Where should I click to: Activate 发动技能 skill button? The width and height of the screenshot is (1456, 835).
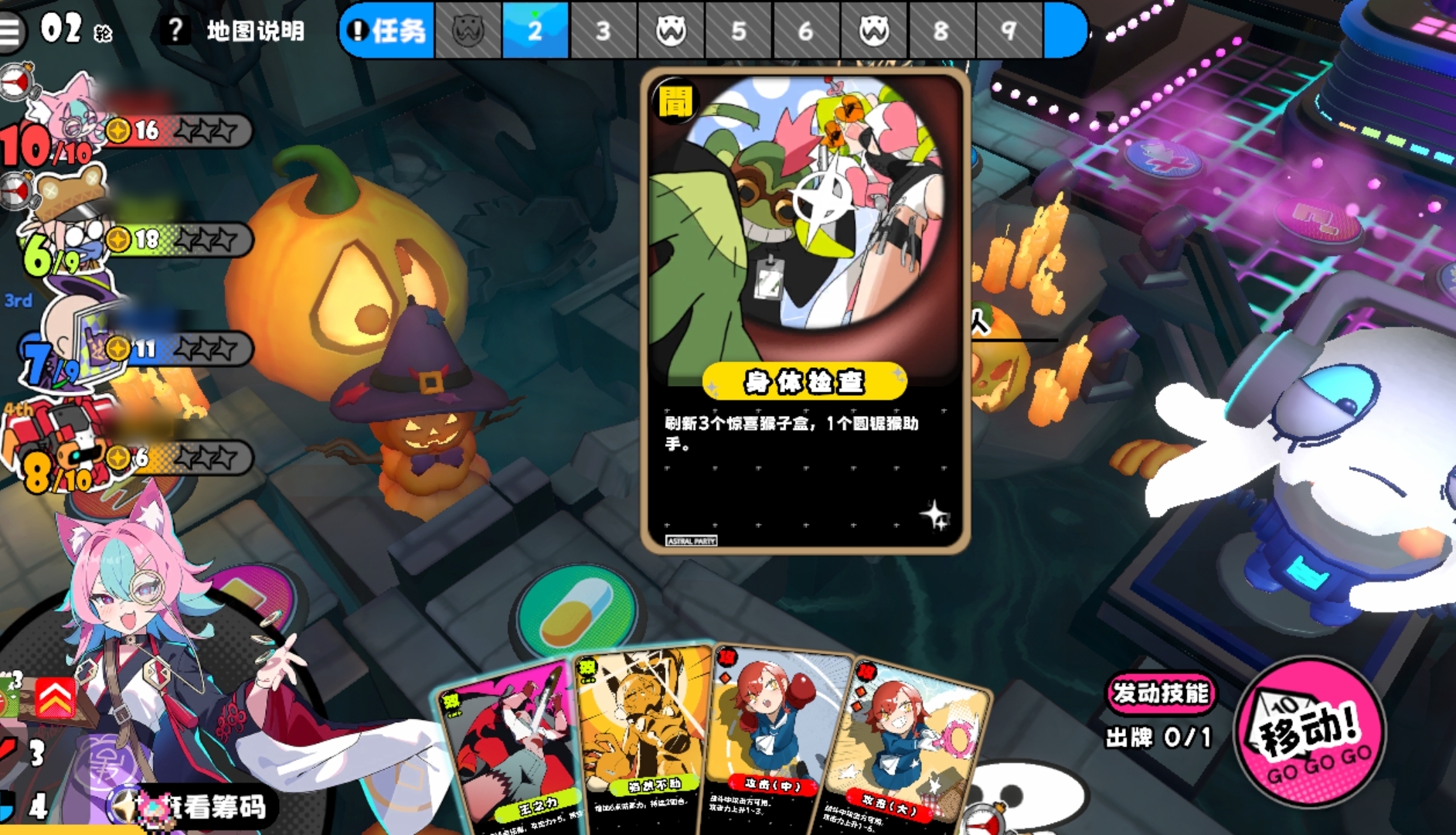[x=1159, y=693]
